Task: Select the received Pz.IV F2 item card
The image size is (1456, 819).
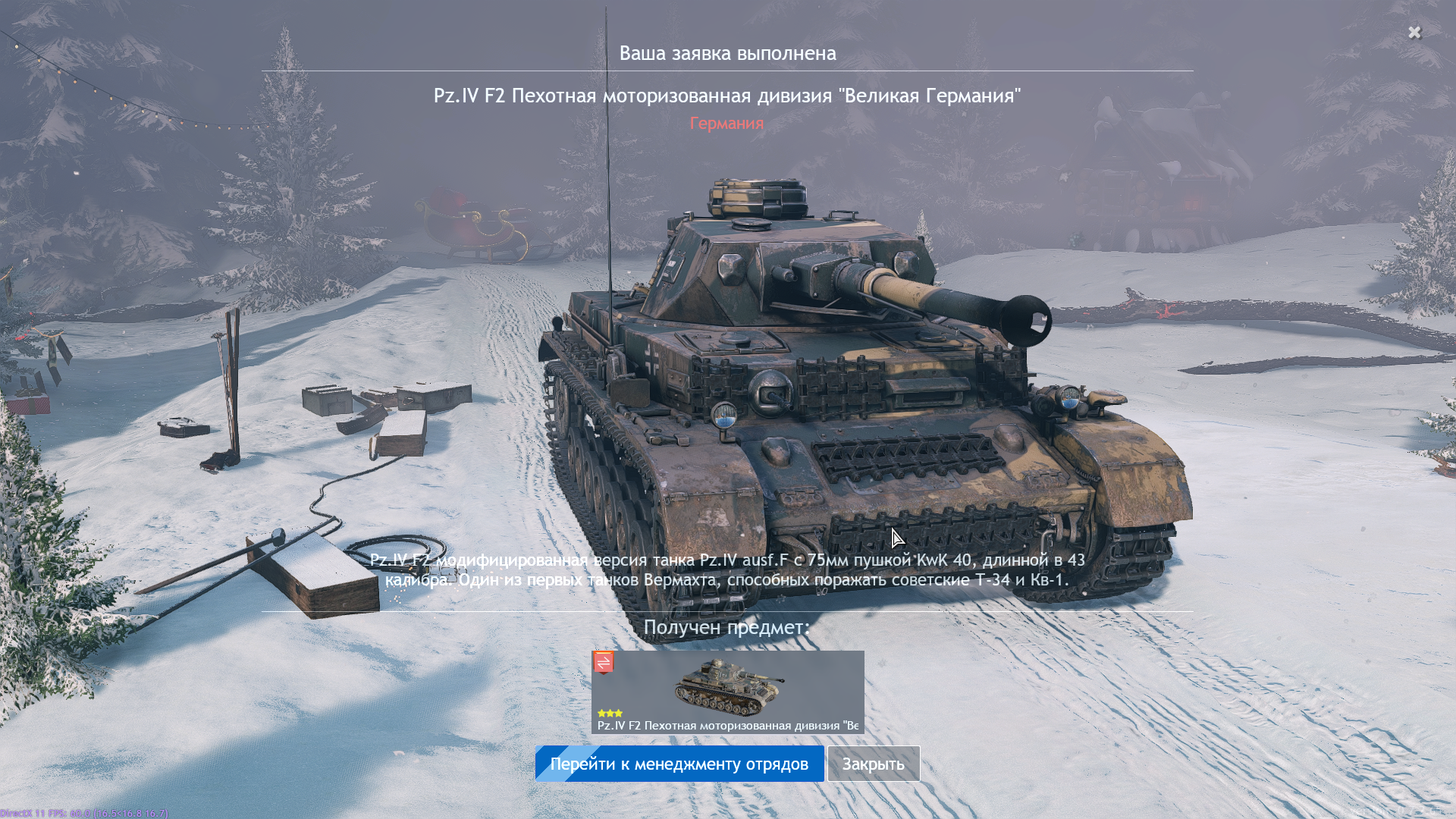Action: click(727, 692)
